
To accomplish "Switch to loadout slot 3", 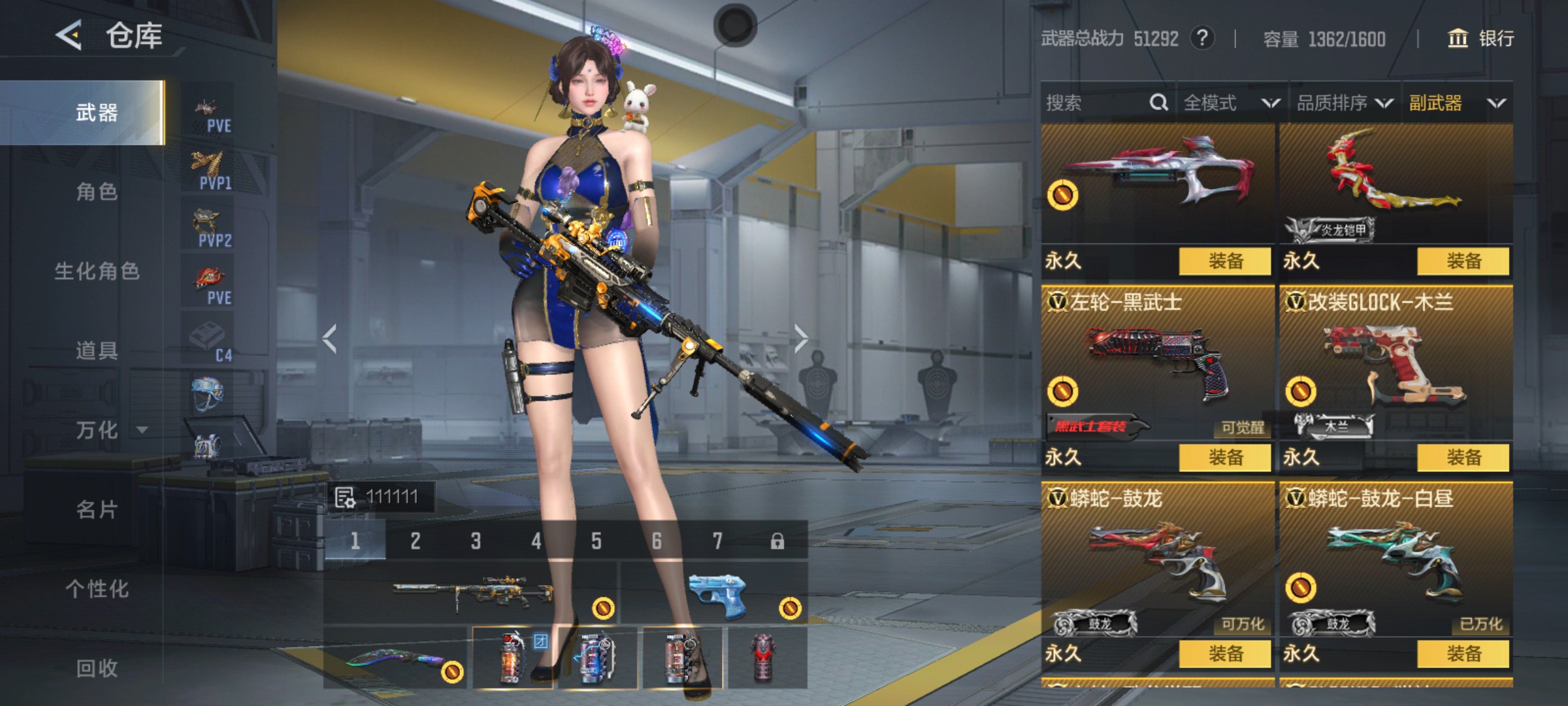I will tap(476, 541).
